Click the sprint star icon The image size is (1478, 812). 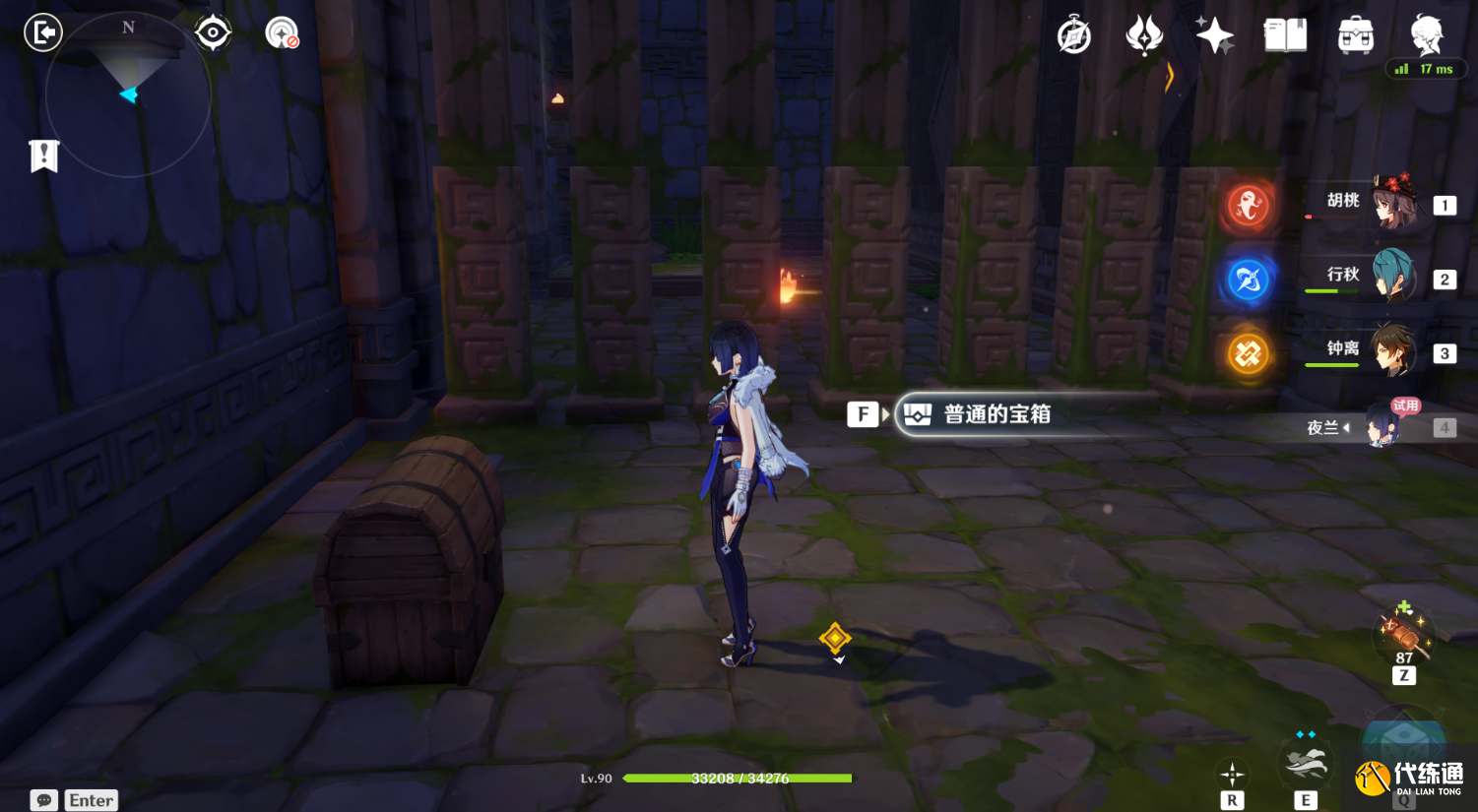pyautogui.click(x=1232, y=774)
